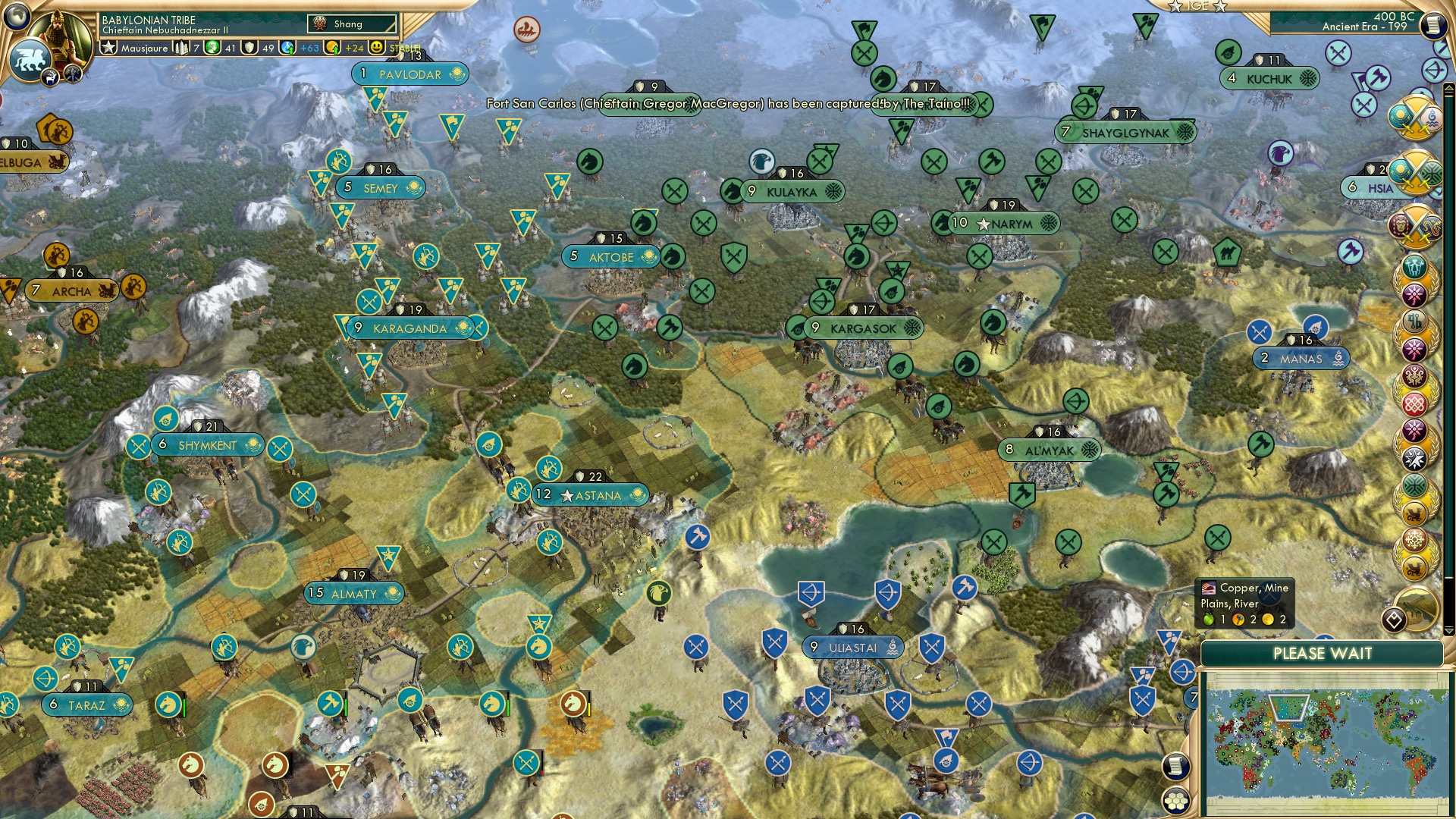
Task: Click the happiness smiley face icon
Action: pyautogui.click(x=377, y=48)
